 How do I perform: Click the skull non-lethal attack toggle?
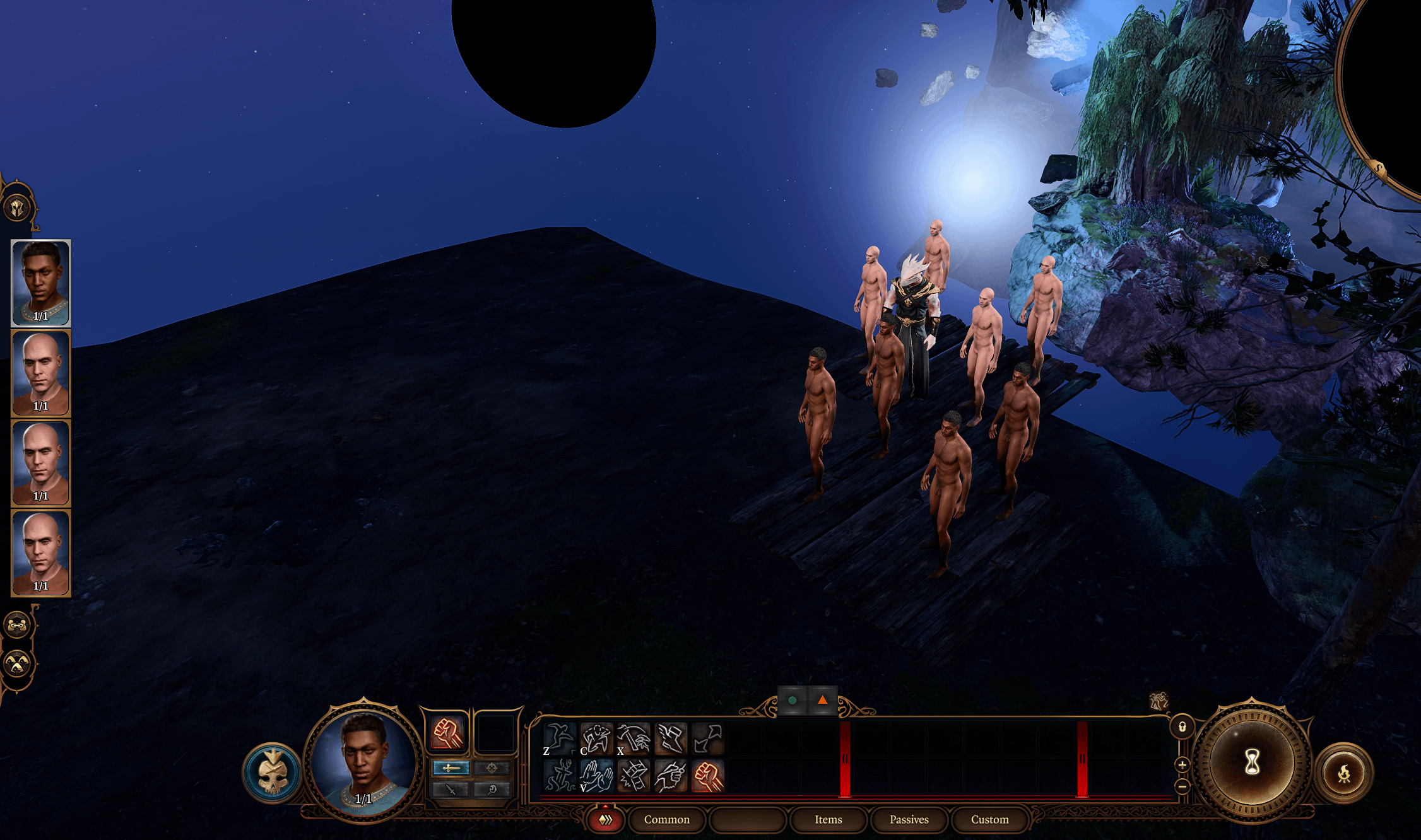[x=273, y=773]
